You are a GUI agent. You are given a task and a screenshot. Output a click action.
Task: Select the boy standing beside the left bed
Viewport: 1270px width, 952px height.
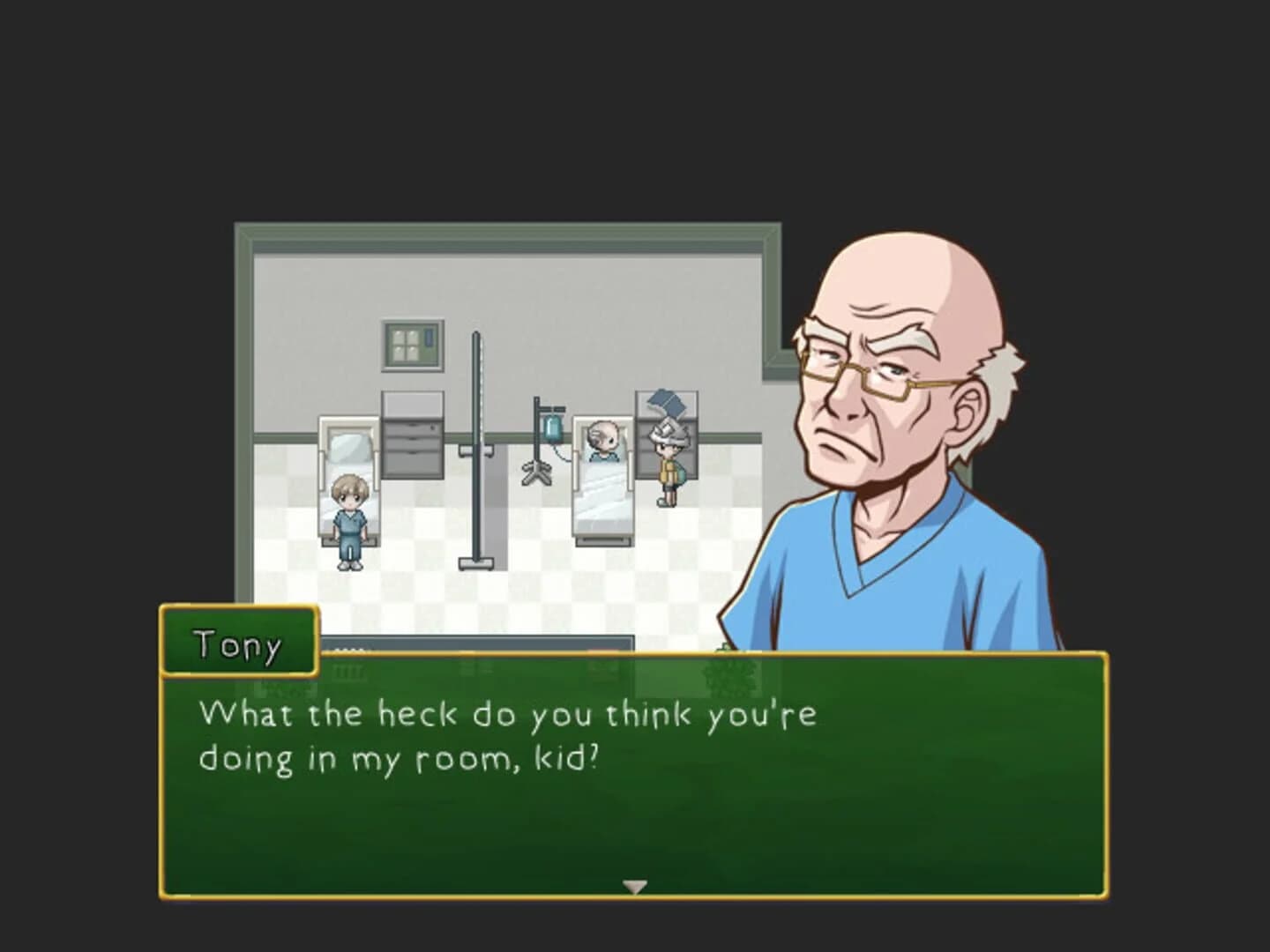(x=347, y=520)
